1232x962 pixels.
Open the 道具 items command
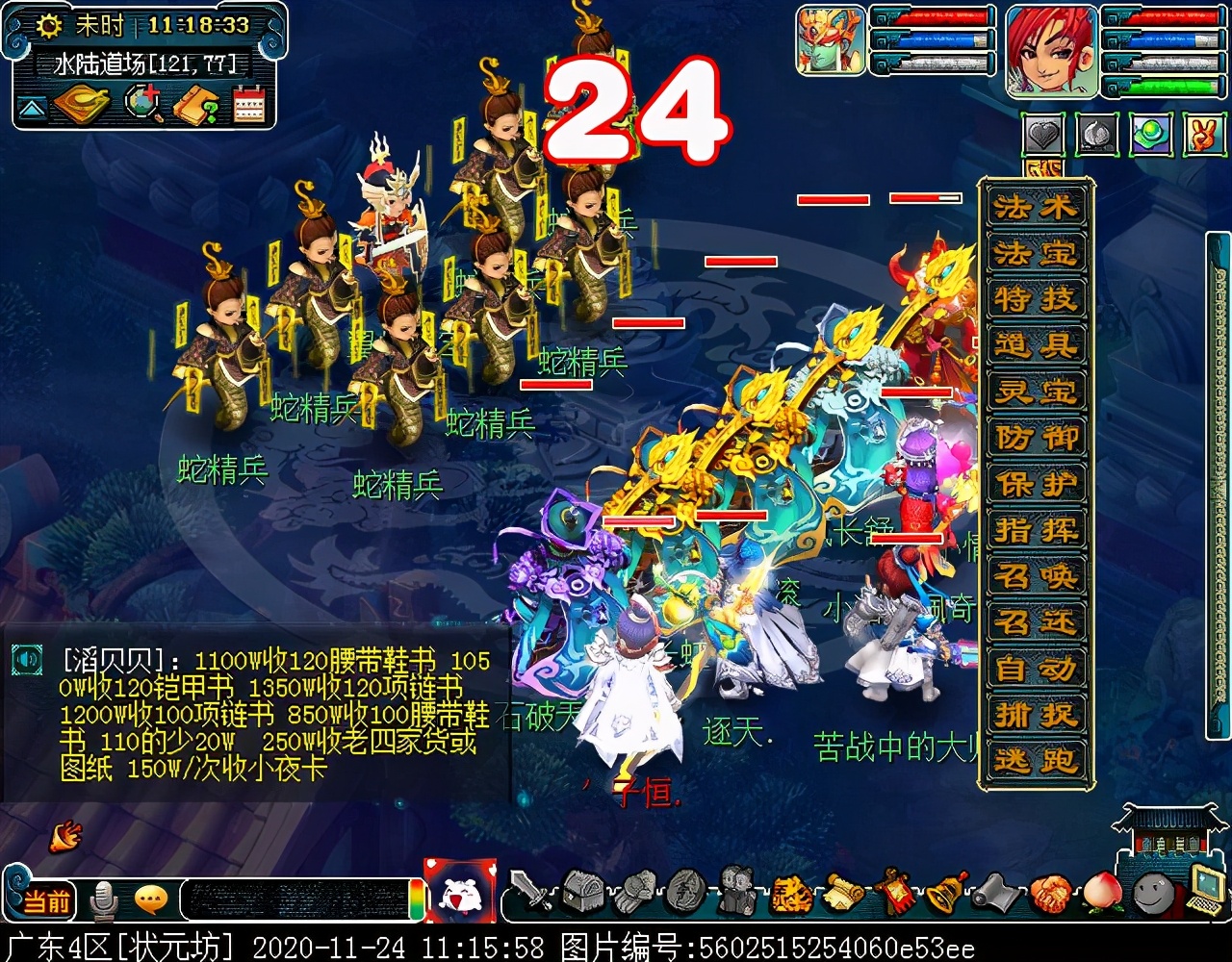(x=1036, y=346)
